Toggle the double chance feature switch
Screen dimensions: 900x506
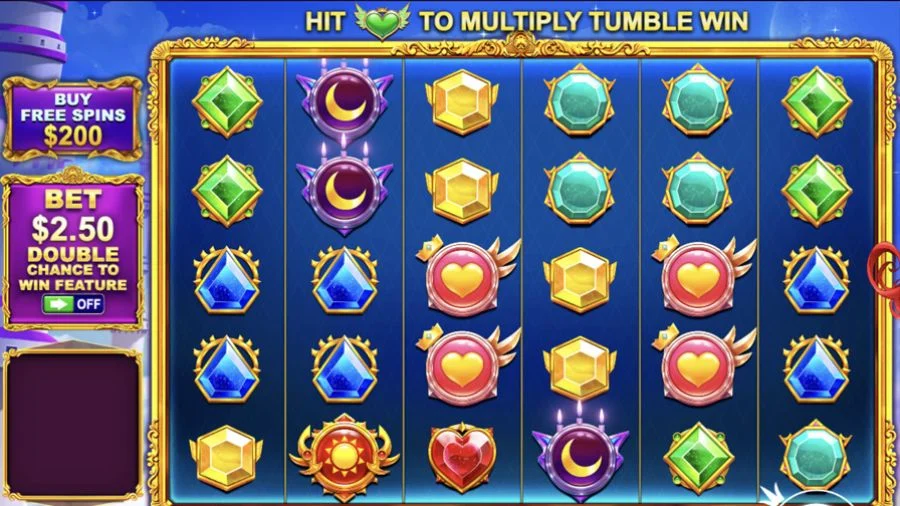(x=73, y=303)
